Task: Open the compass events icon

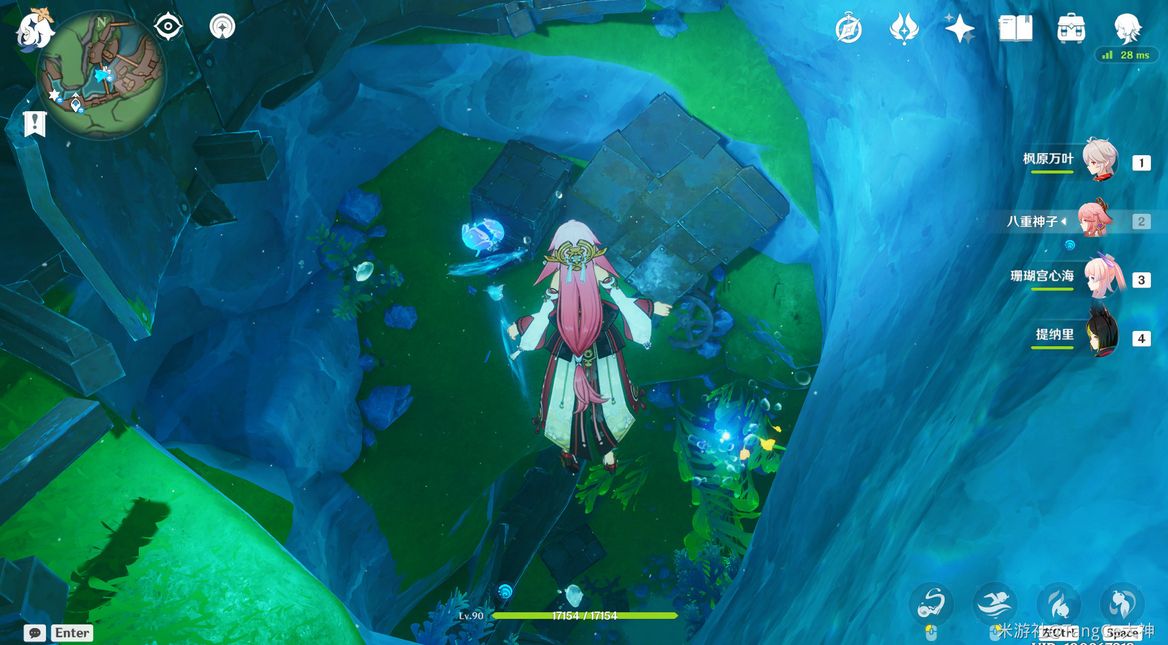Action: 849,29
